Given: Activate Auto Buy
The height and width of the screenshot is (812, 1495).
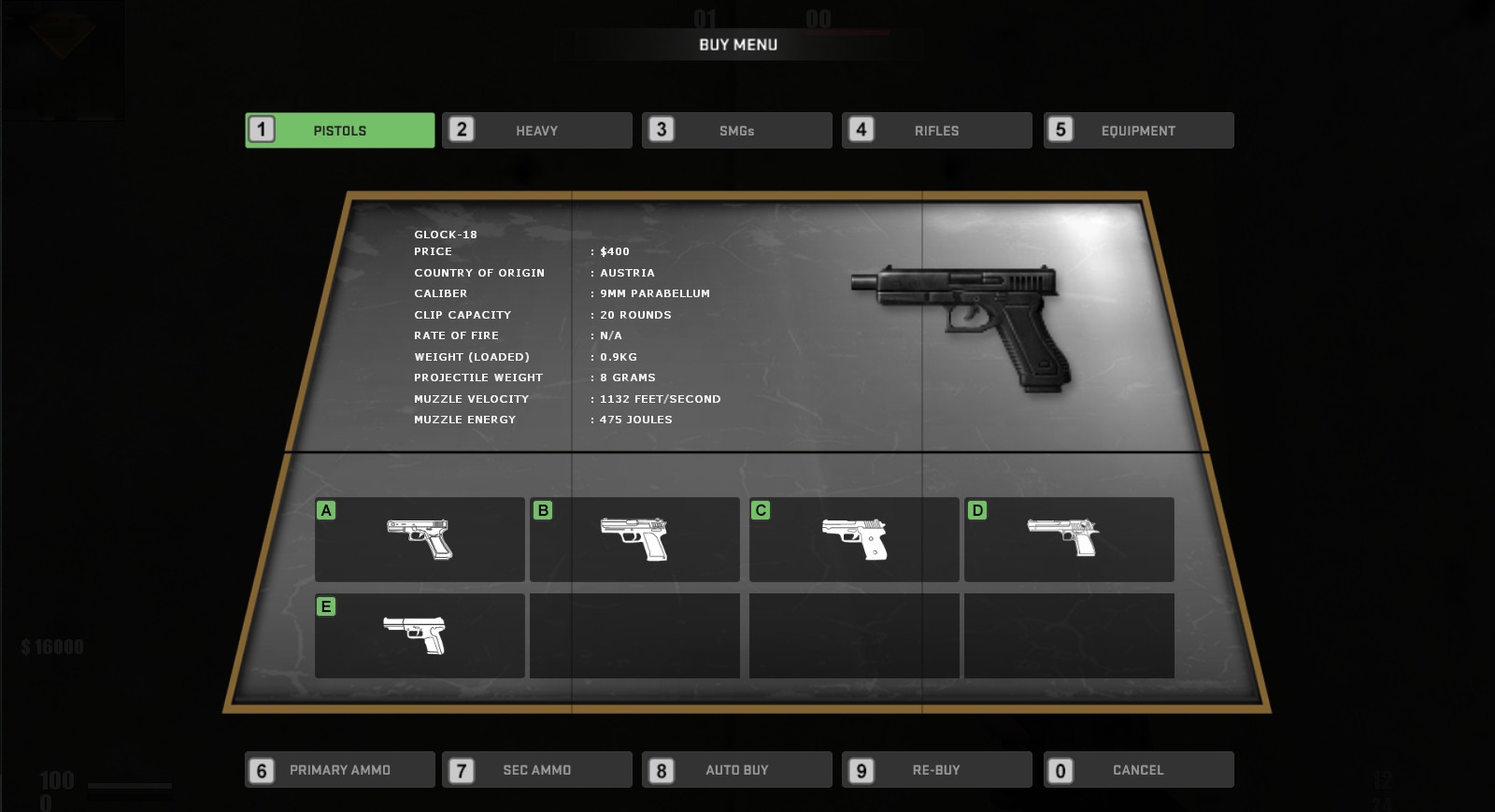Looking at the screenshot, I should point(736,770).
